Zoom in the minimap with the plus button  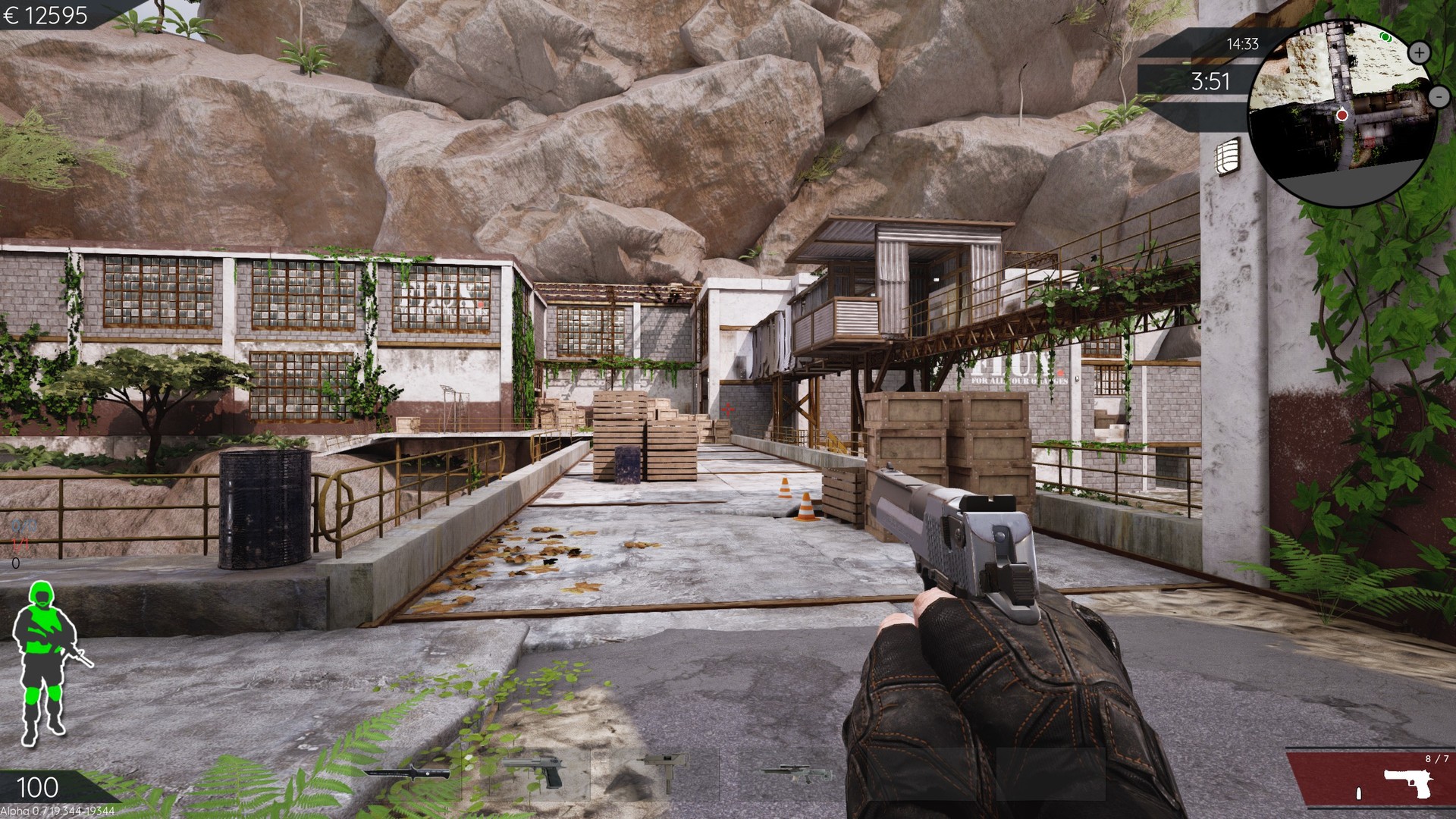click(x=1419, y=52)
